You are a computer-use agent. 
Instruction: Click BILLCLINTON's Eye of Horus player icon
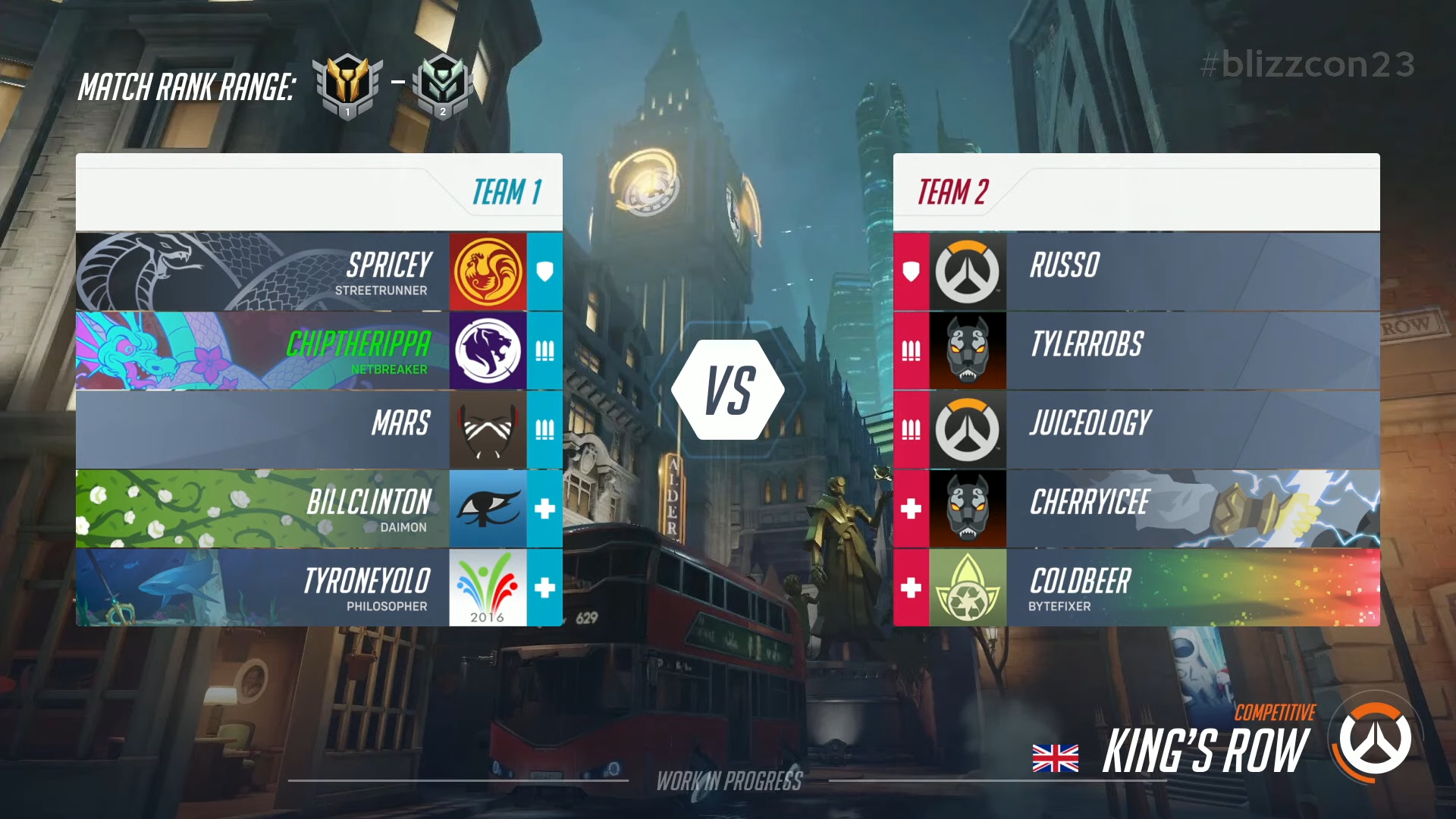pos(488,508)
